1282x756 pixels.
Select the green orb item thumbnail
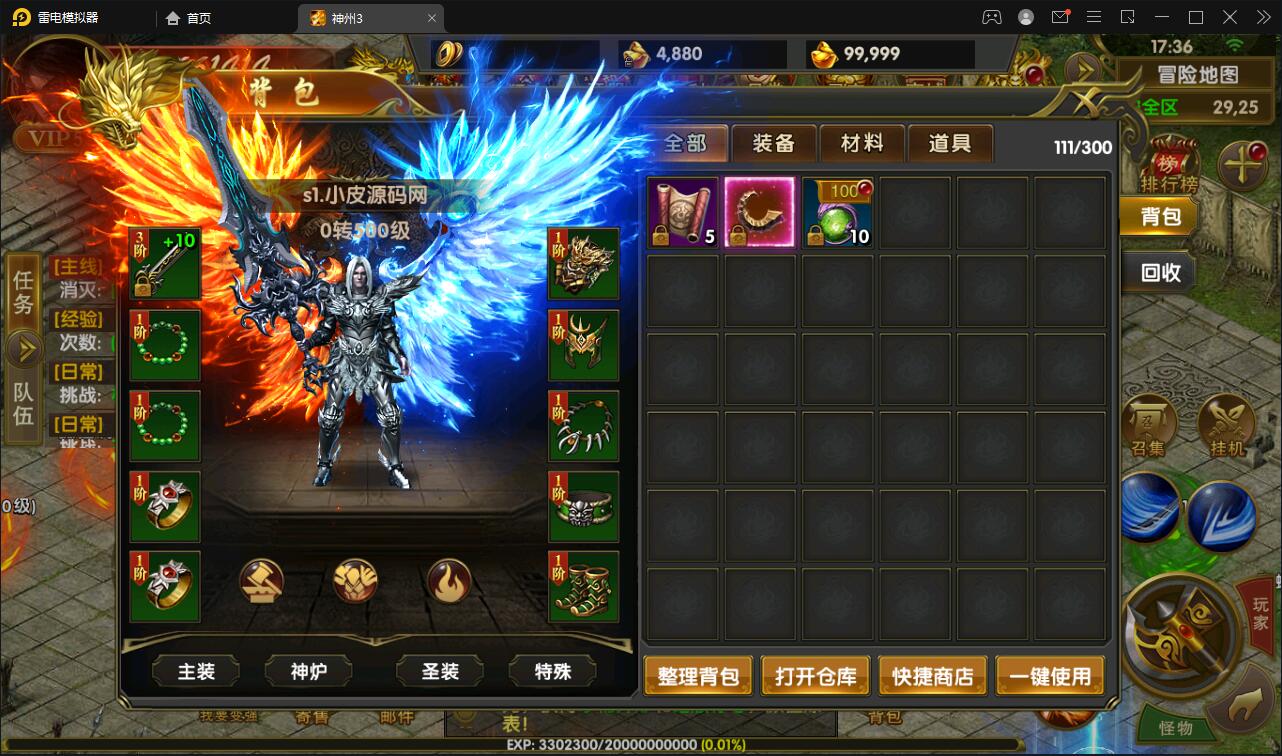(x=837, y=210)
